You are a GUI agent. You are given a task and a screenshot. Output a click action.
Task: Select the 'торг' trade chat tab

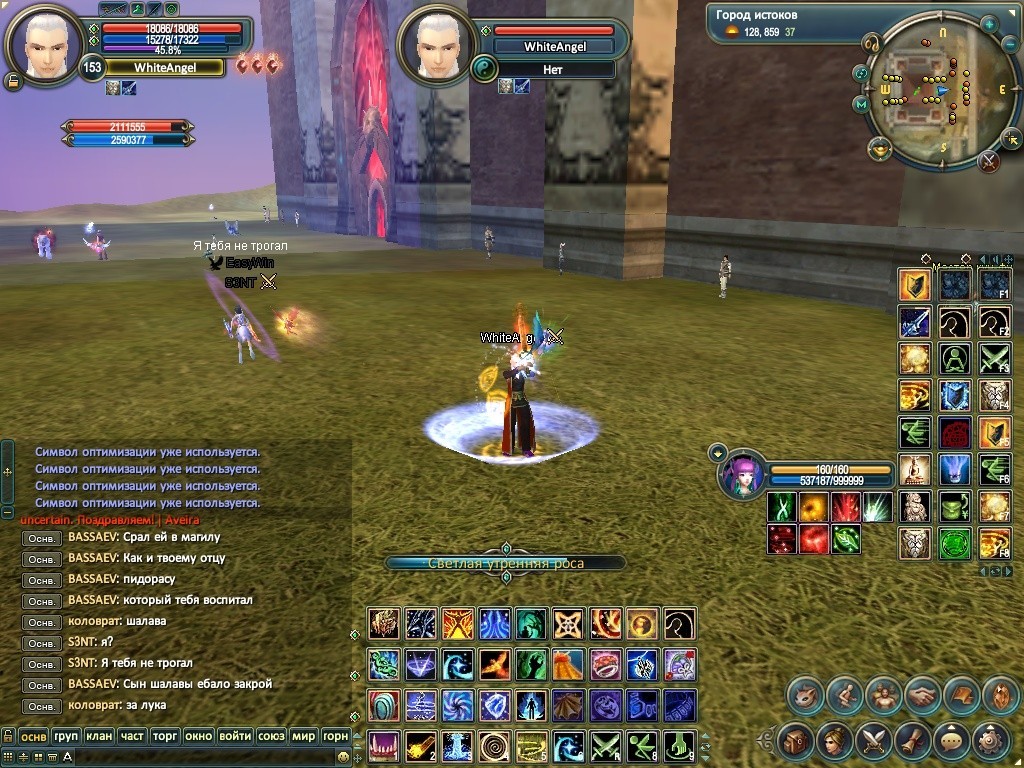164,736
